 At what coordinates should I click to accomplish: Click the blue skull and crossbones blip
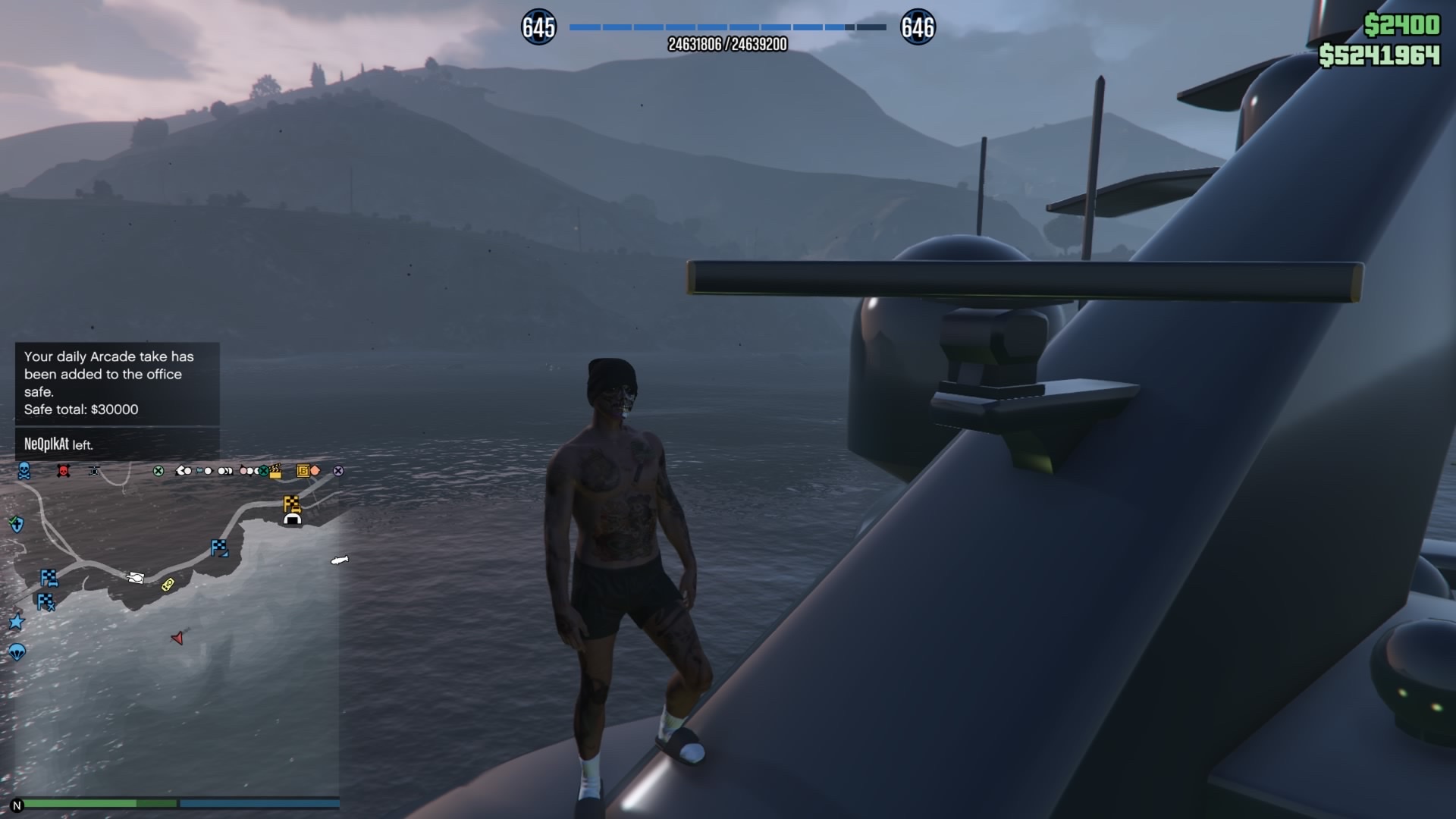point(24,471)
